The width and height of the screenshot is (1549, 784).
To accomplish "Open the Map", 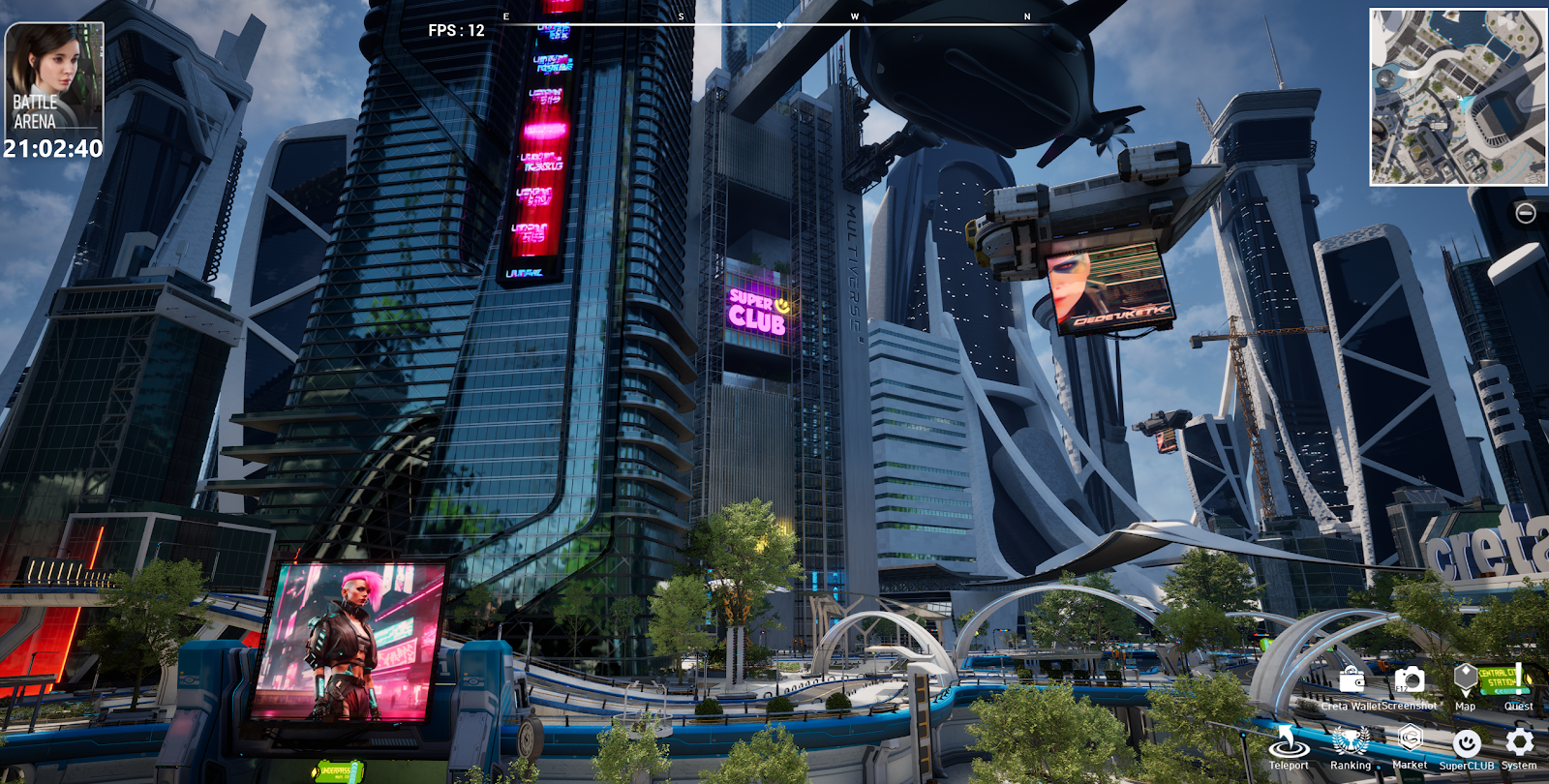I will pyautogui.click(x=1465, y=681).
